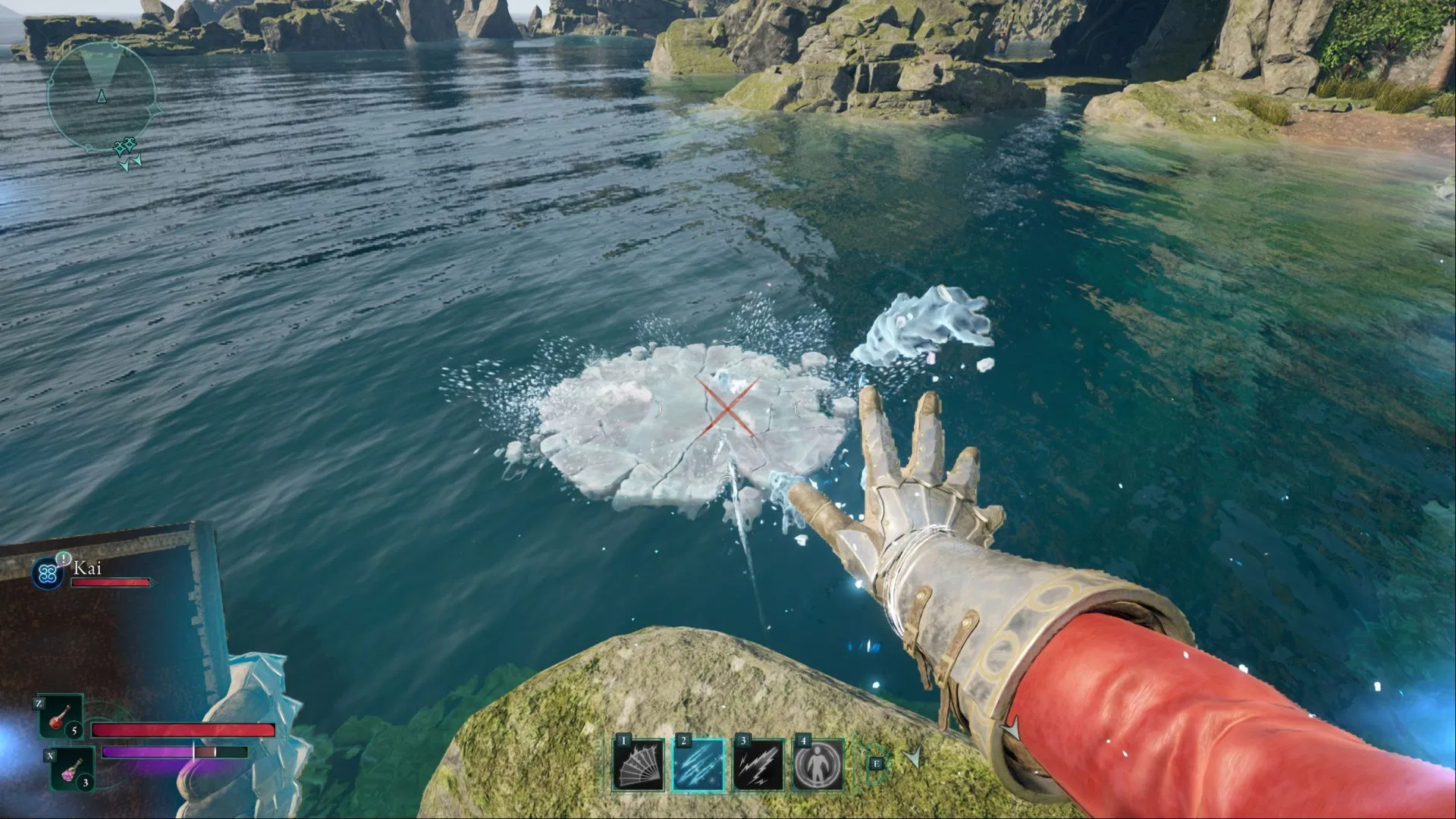Cast the lightning bolt spell in slot 3
The height and width of the screenshot is (819, 1456).
tap(758, 765)
